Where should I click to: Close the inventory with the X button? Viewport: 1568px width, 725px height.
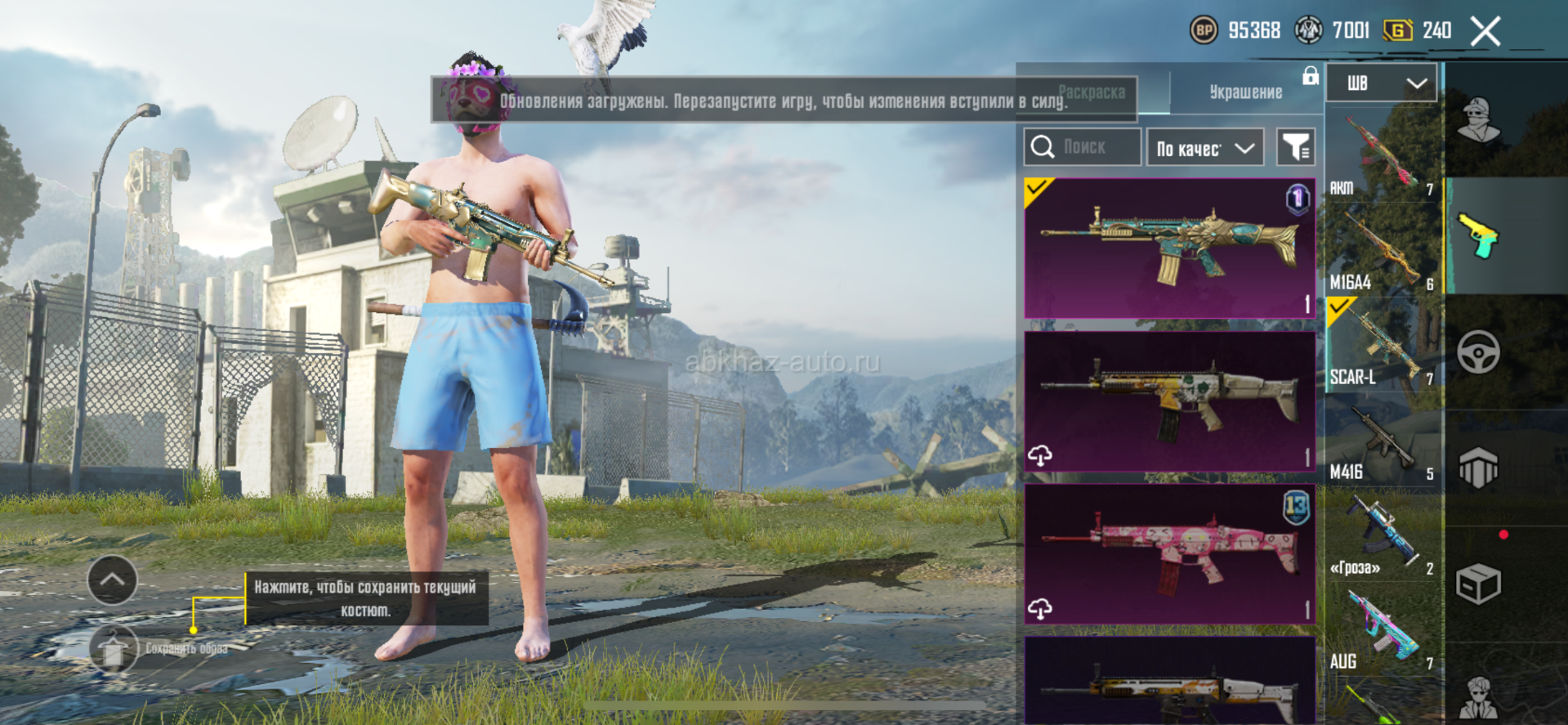(x=1485, y=32)
